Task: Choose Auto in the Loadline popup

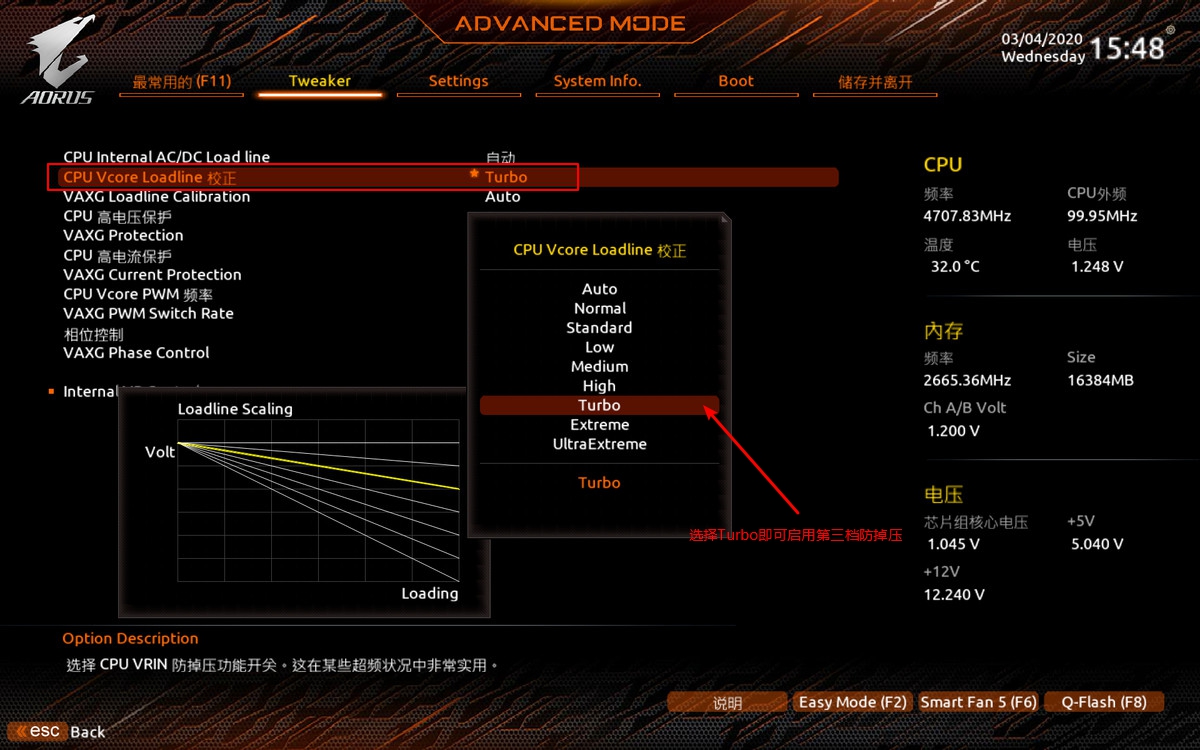Action: [x=599, y=289]
